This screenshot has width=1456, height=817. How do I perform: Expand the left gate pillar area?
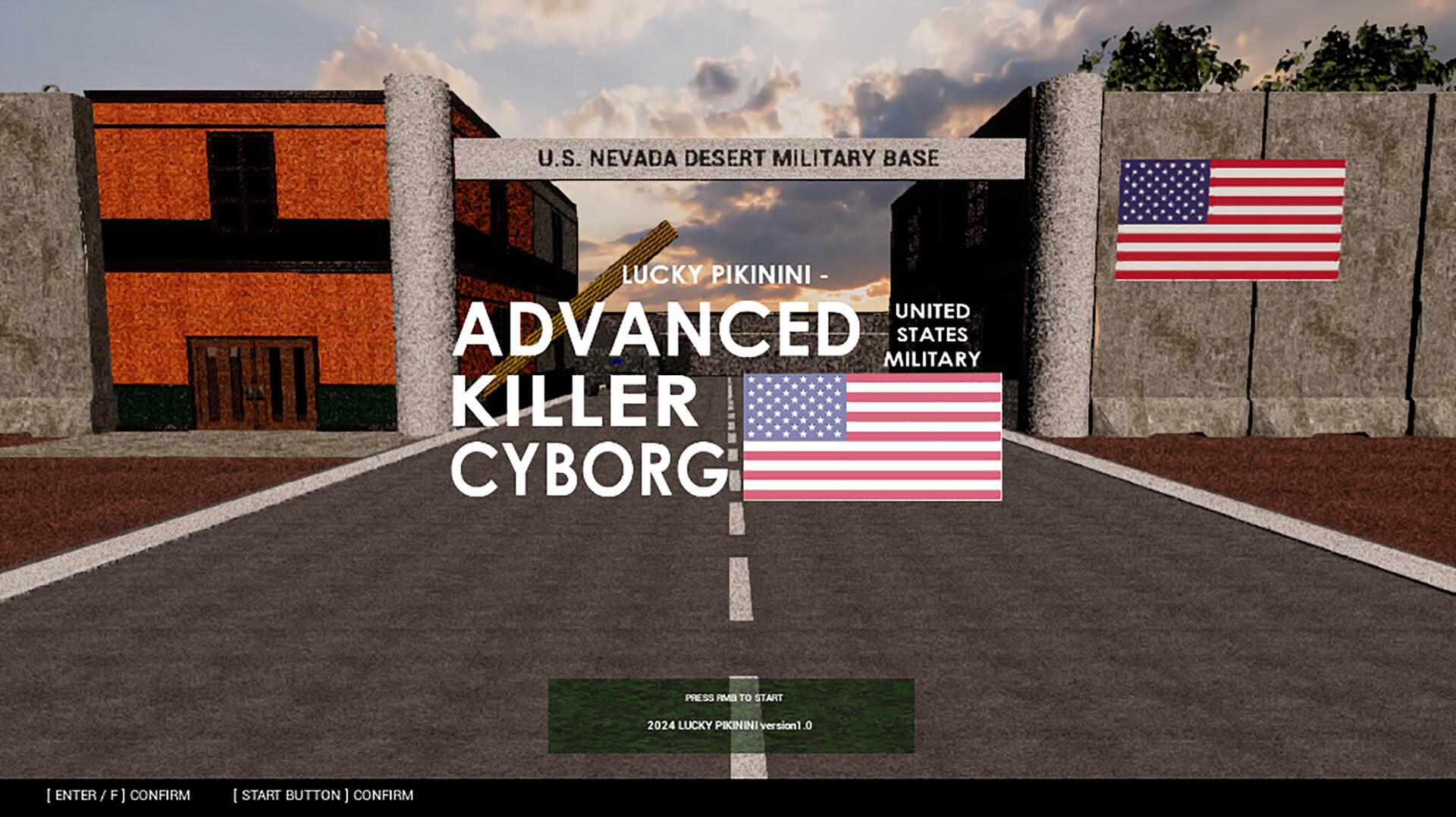[418, 265]
